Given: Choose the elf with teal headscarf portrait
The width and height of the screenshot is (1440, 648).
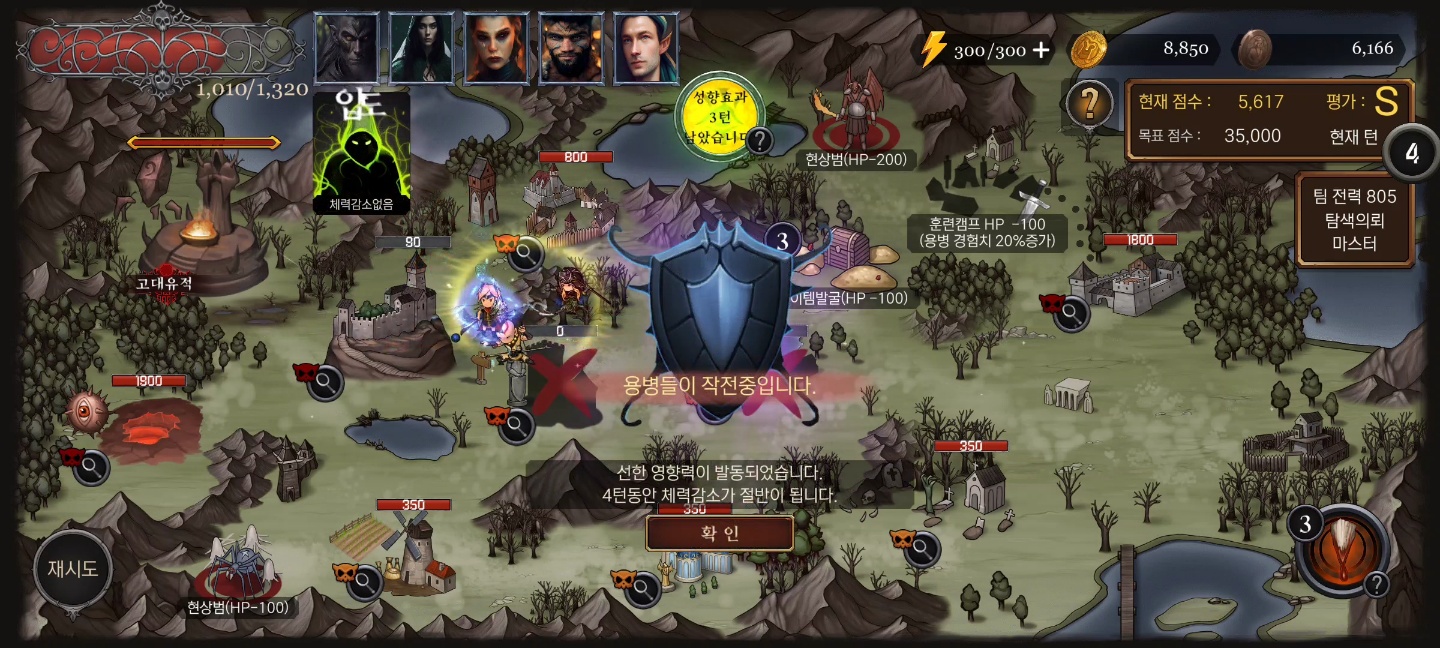Looking at the screenshot, I should (645, 48).
